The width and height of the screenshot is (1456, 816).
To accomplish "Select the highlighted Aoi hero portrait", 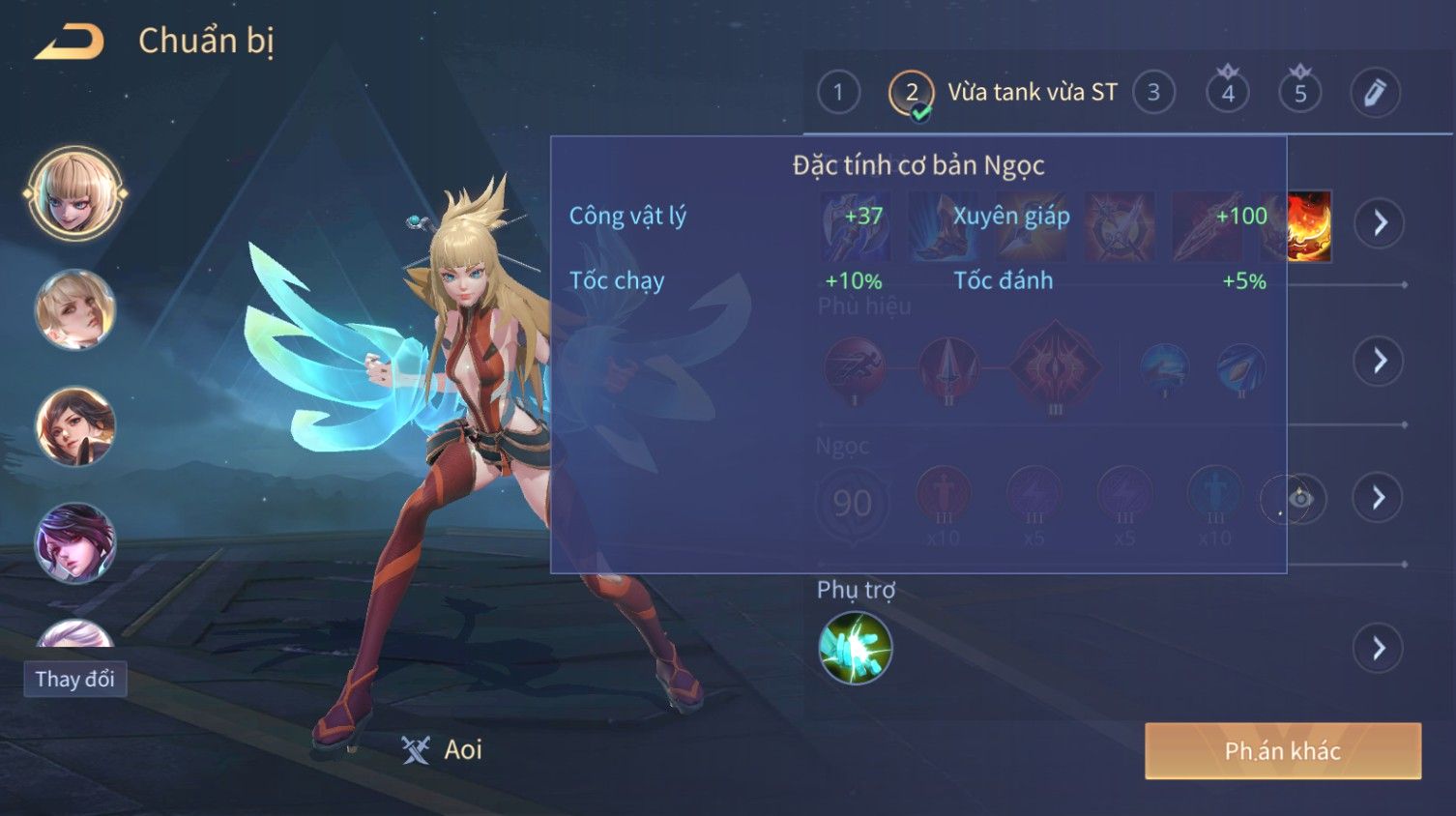I will pyautogui.click(x=75, y=193).
